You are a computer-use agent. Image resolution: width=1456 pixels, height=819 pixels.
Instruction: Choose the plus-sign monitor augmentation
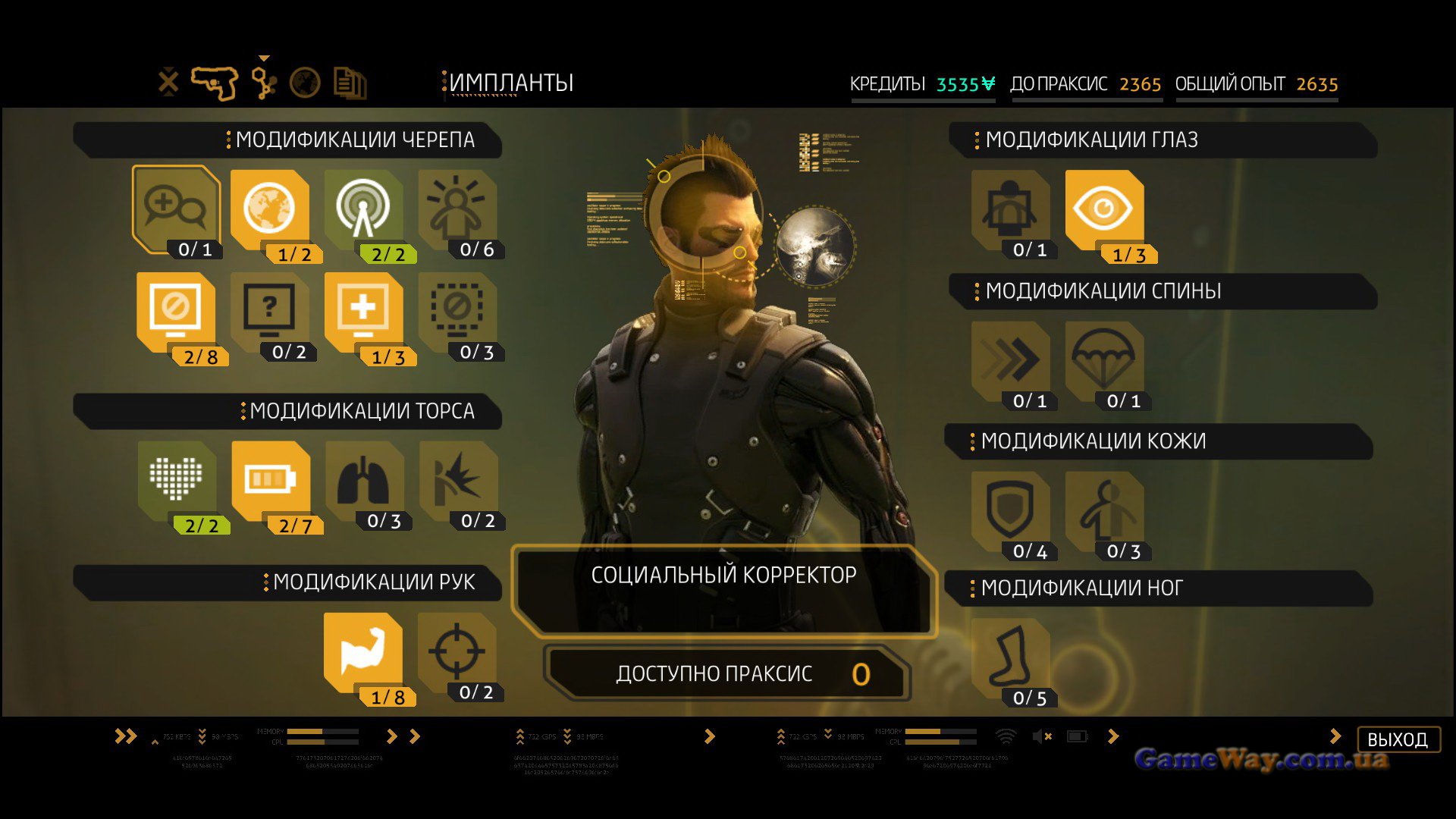coord(363,311)
